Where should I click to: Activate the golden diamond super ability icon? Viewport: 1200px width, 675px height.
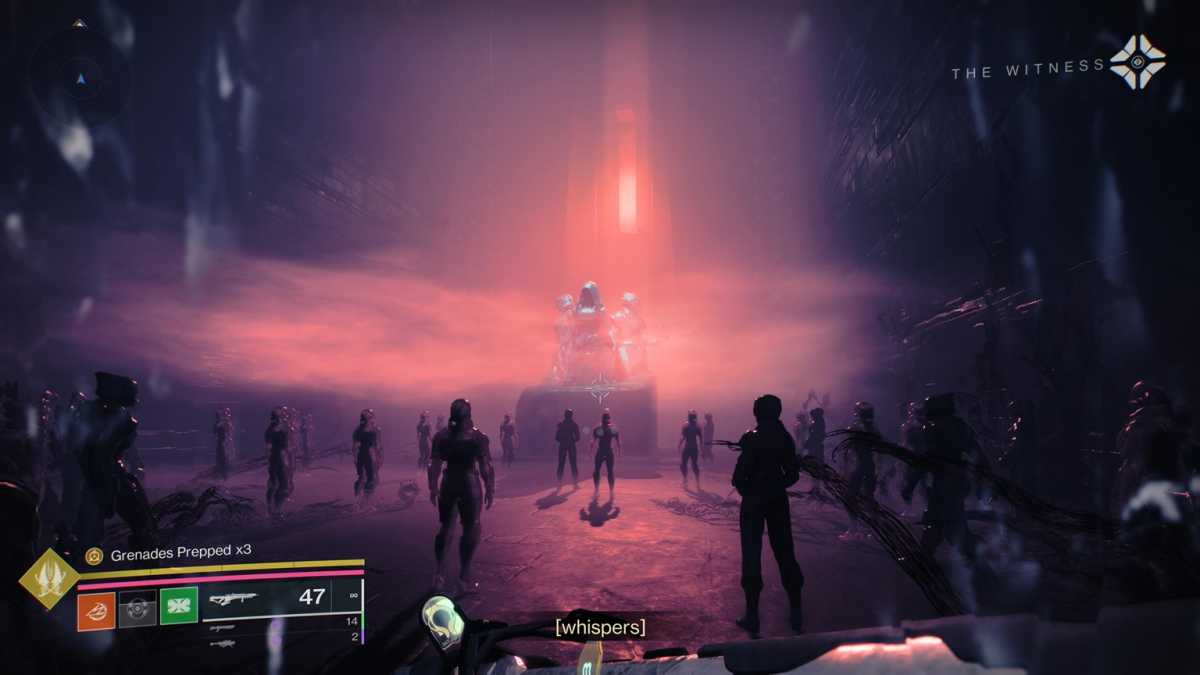48,578
